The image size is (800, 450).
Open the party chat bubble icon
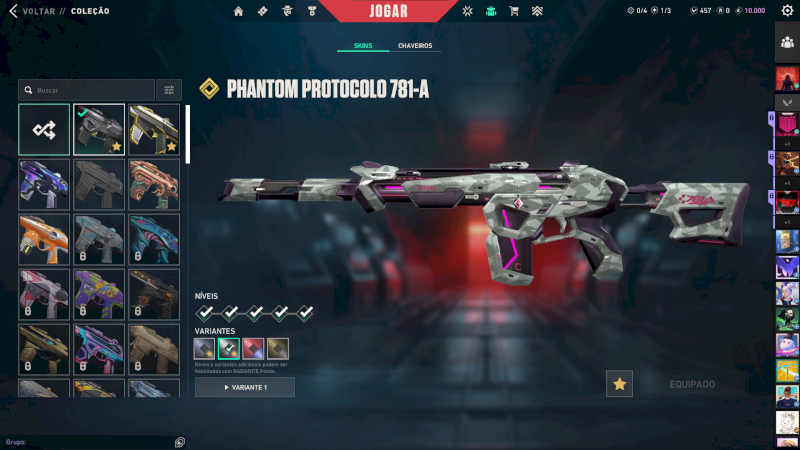point(179,441)
